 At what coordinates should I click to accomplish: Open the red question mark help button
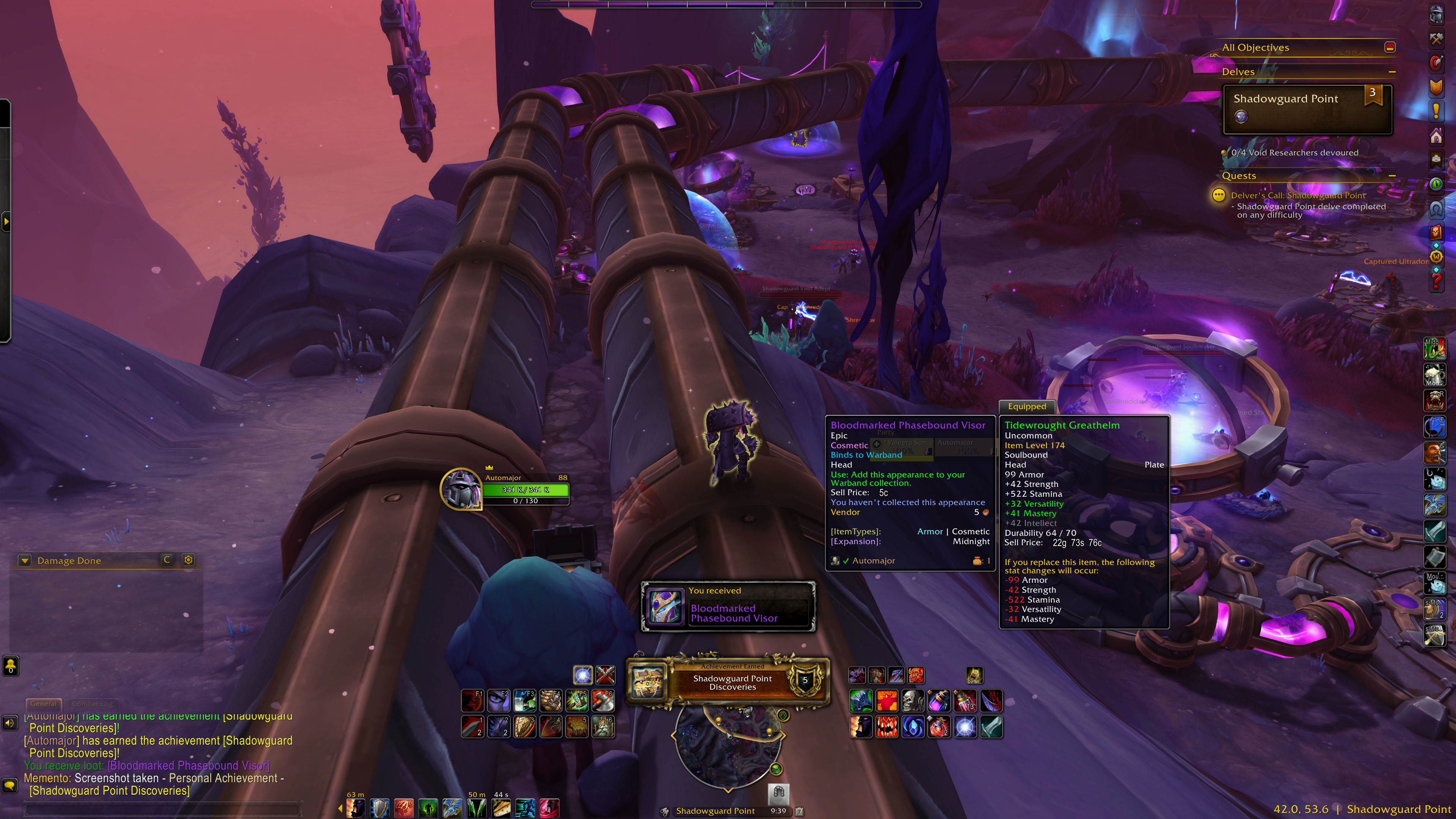pos(1436,279)
